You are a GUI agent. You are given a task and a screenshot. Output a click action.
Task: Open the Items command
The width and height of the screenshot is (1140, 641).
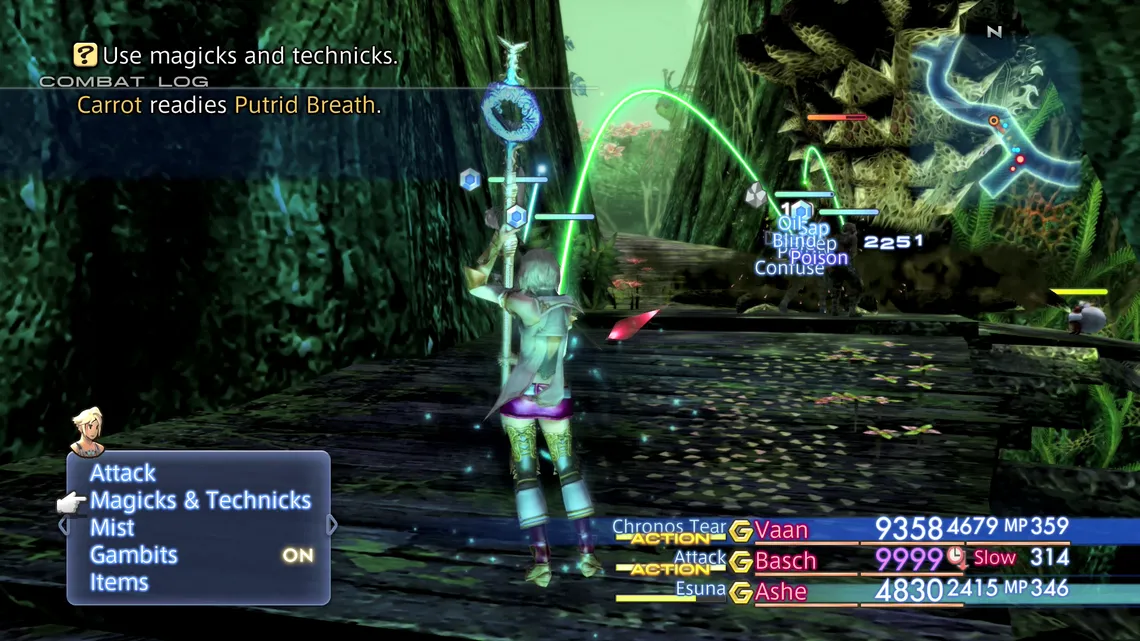[x=119, y=582]
